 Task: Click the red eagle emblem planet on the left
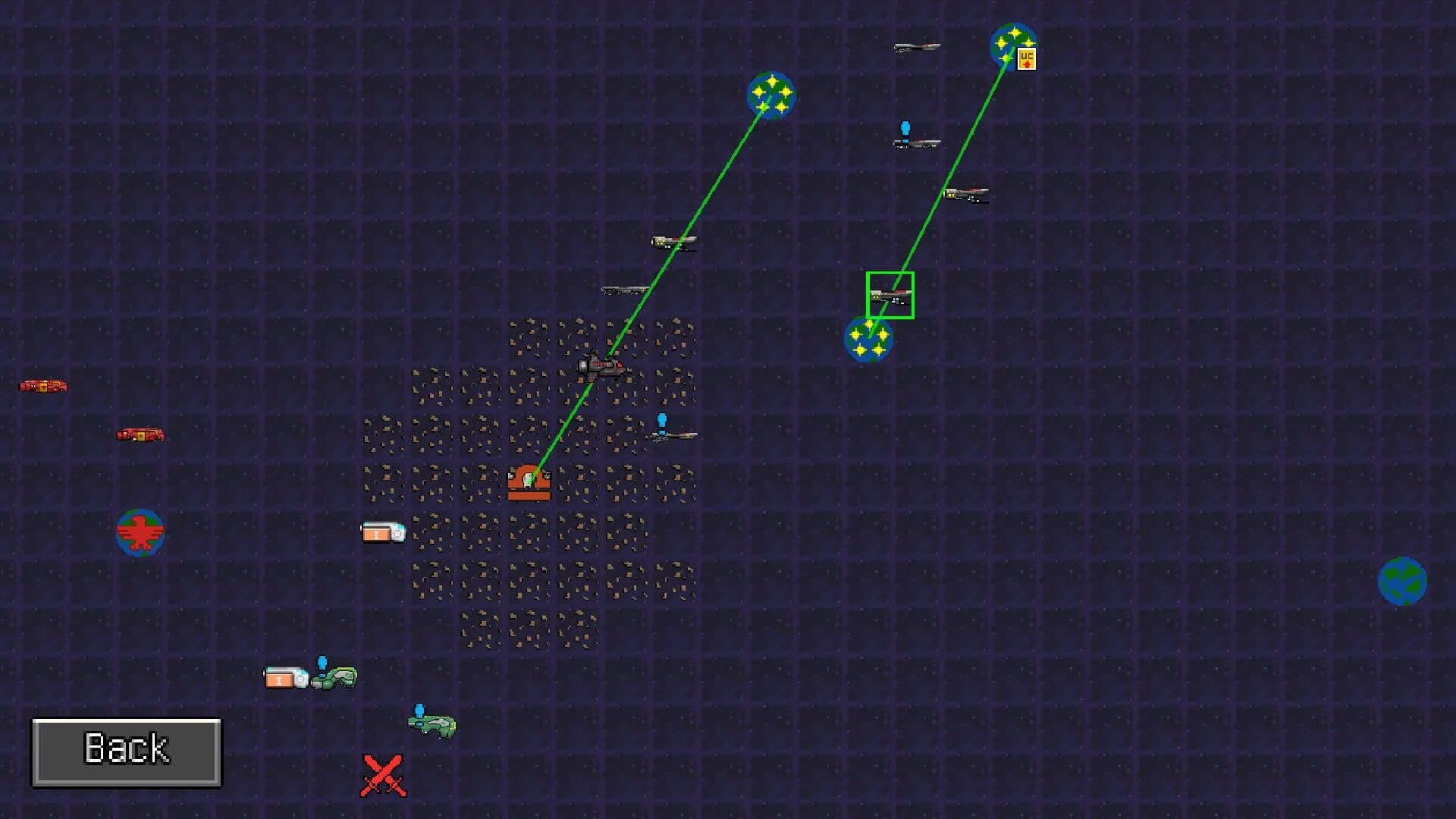tap(139, 532)
